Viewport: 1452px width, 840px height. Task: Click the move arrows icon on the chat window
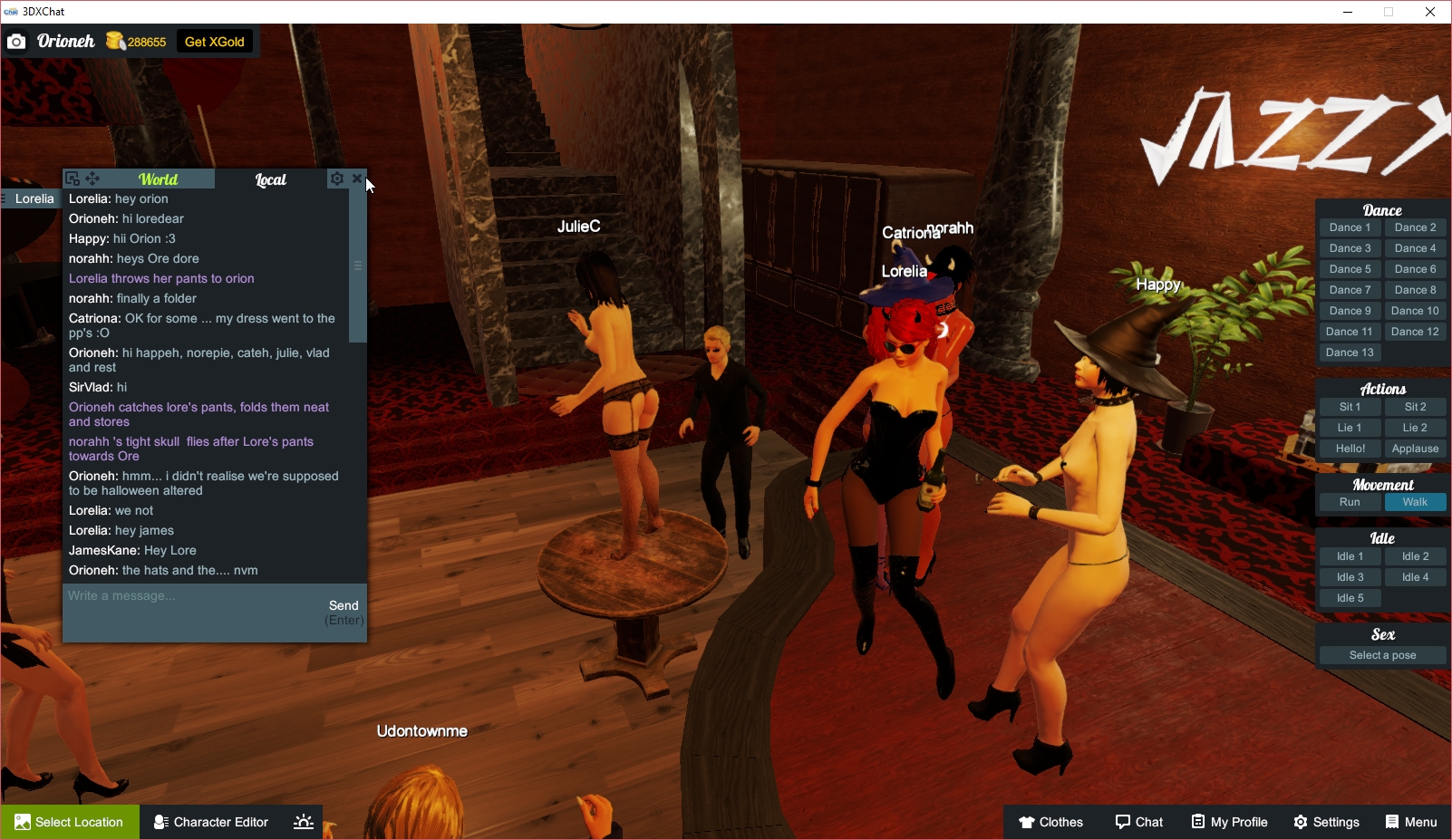pos(91,179)
